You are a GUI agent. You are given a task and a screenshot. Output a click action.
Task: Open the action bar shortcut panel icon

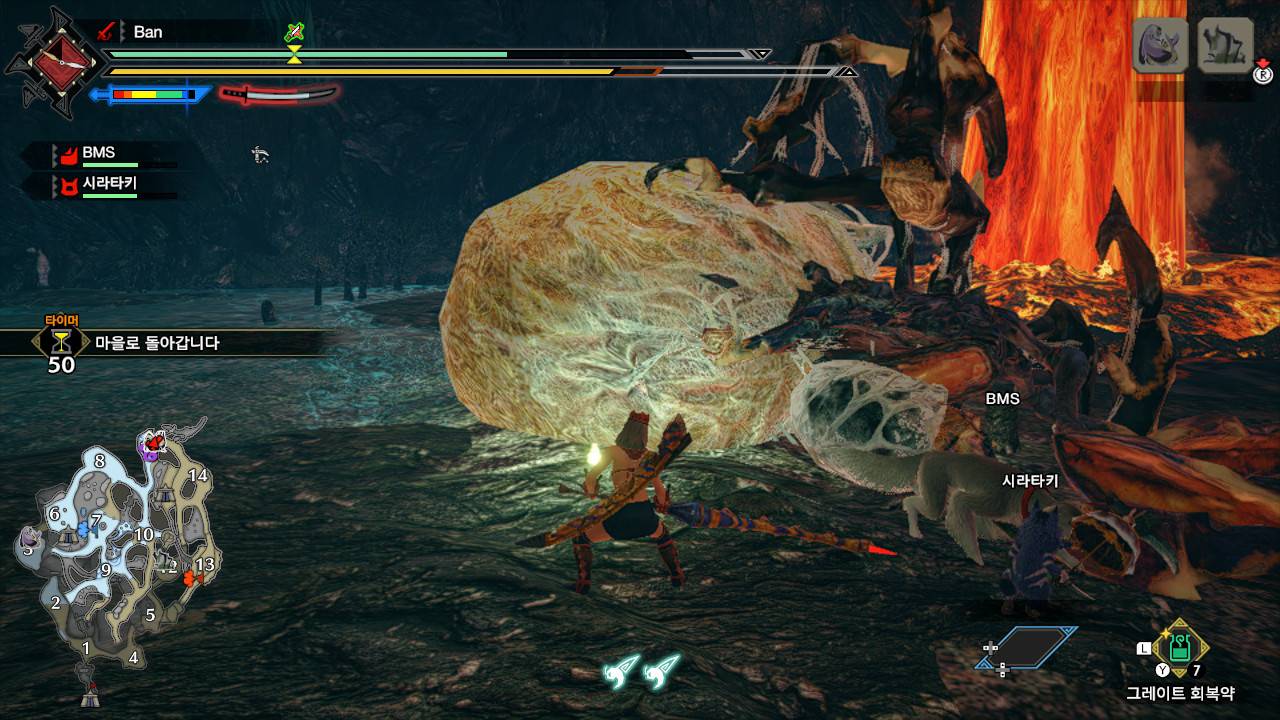point(1026,647)
